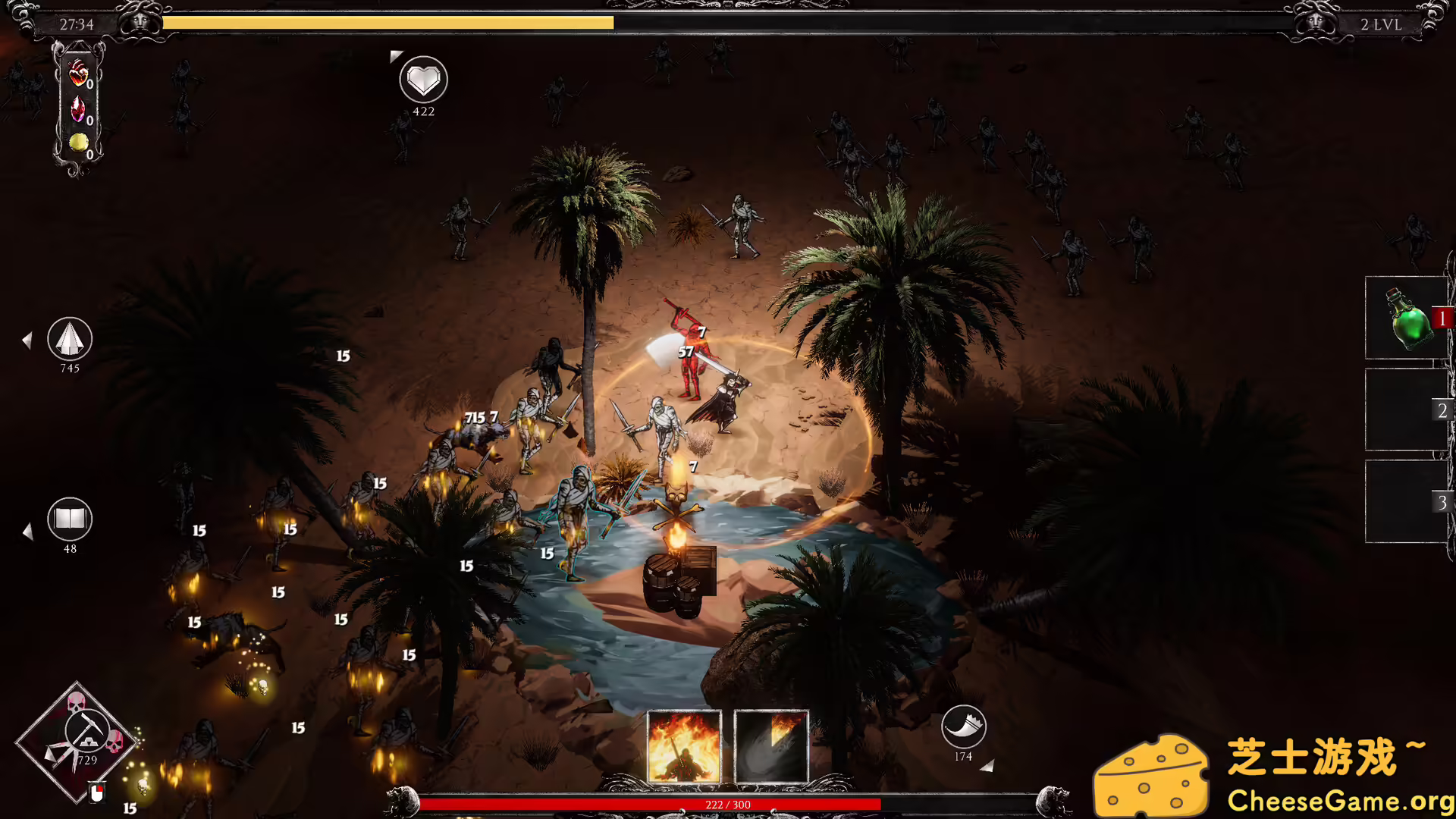The height and width of the screenshot is (819, 1456).
Task: Click the heart pickup indicator showing 422
Action: [x=423, y=79]
